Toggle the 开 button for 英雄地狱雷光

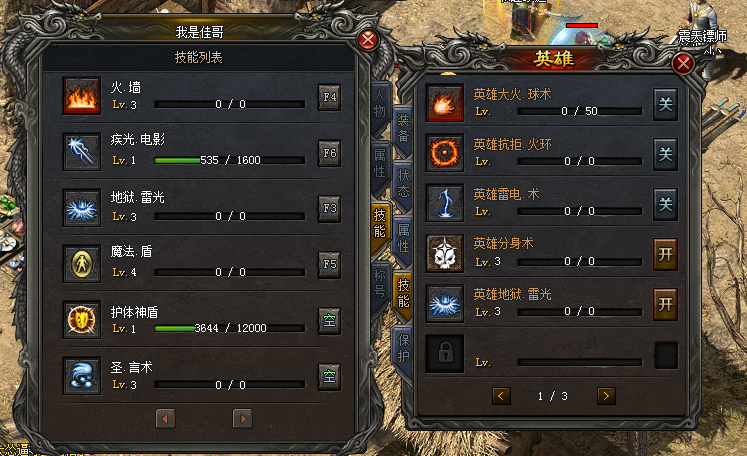tap(665, 301)
